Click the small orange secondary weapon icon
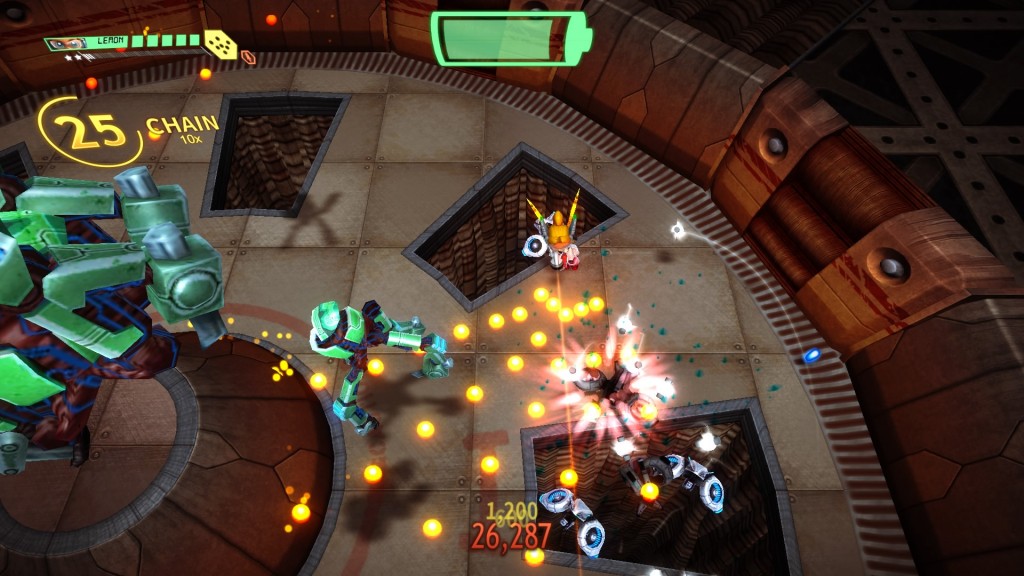Image resolution: width=1024 pixels, height=576 pixels. pos(248,57)
